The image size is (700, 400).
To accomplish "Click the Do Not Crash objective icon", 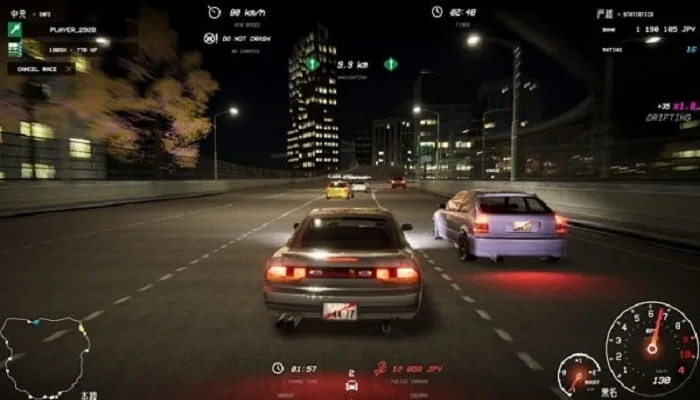I will coord(210,38).
